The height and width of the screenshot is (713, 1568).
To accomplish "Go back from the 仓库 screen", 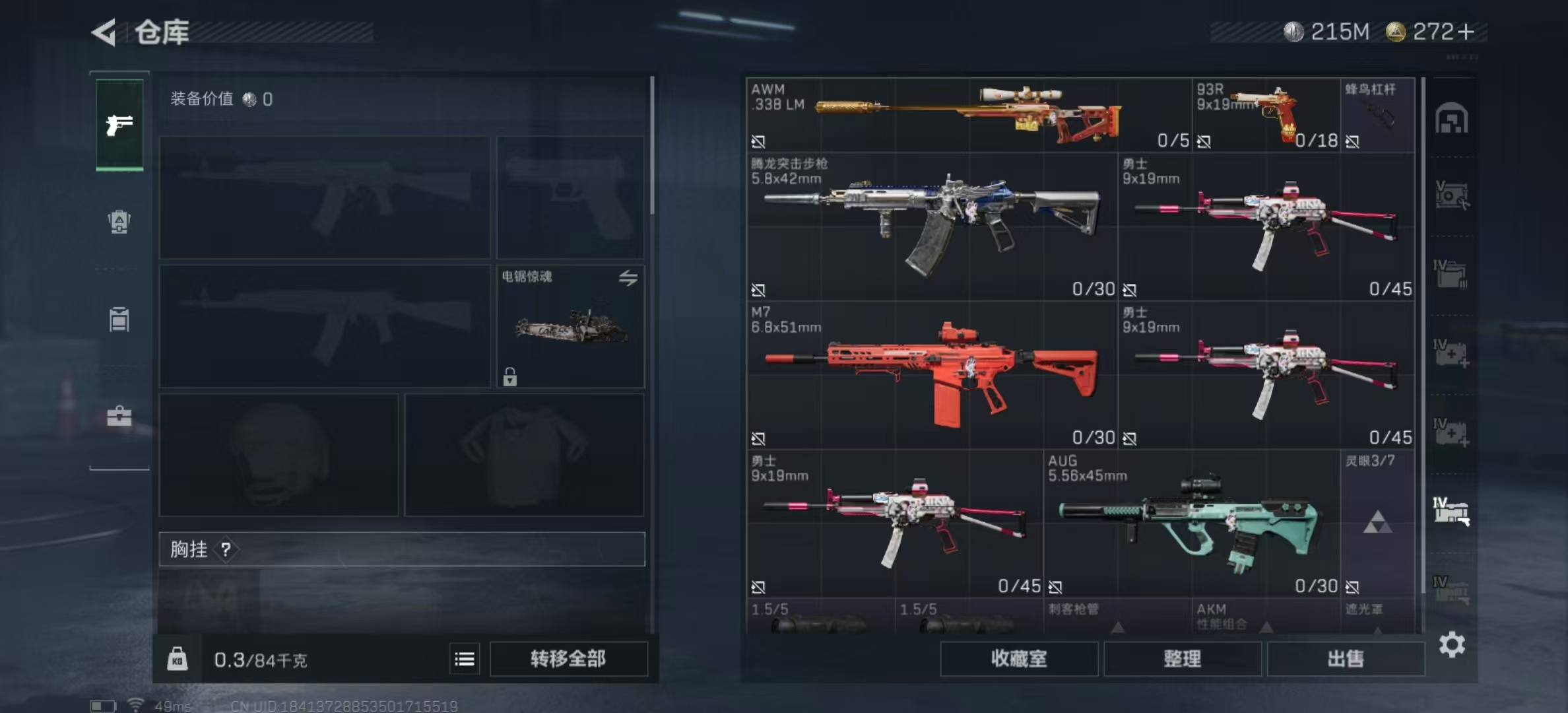I will coord(104,32).
